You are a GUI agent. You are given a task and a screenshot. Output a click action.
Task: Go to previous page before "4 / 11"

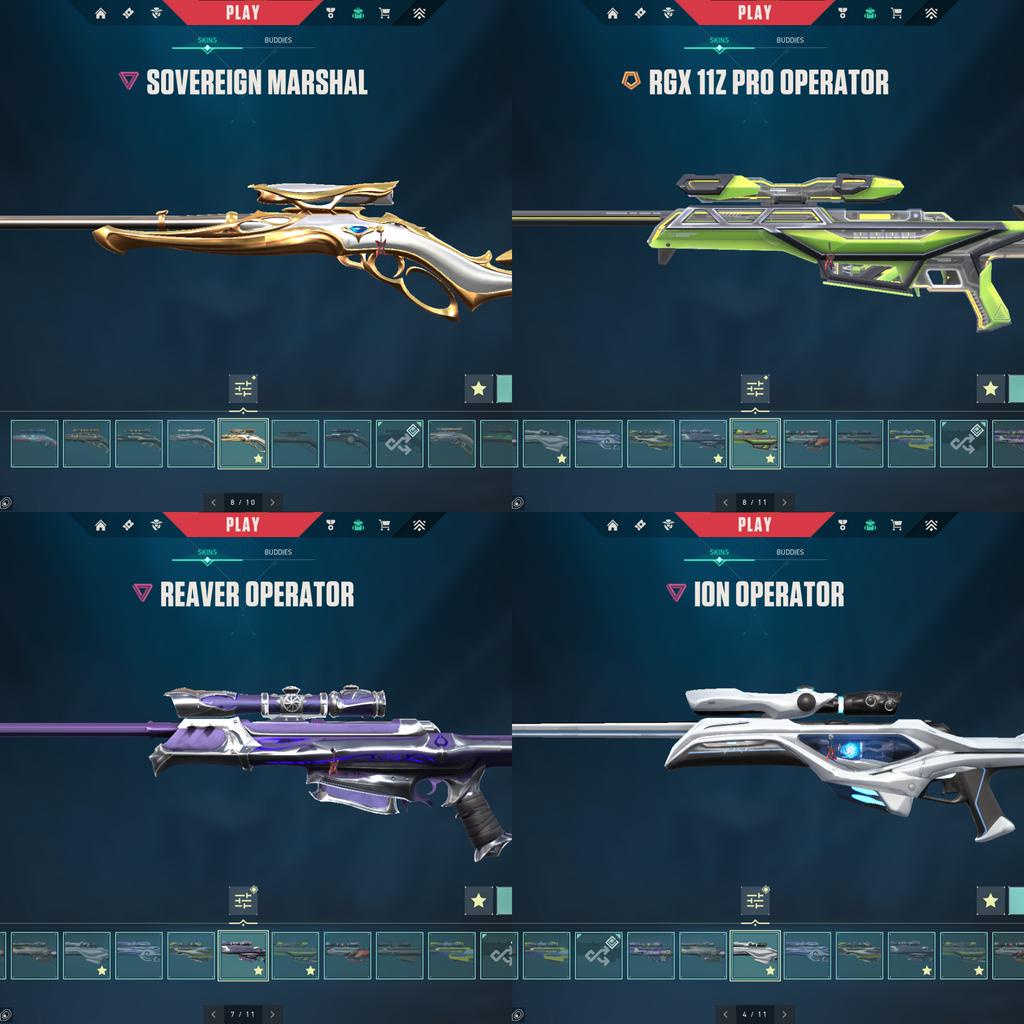tap(725, 1014)
